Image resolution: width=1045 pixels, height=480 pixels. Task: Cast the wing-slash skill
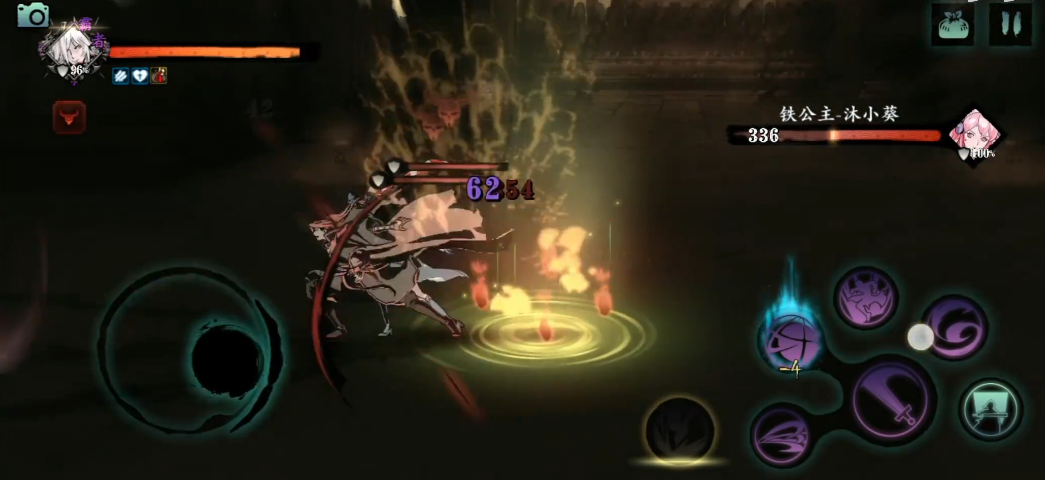click(x=783, y=434)
